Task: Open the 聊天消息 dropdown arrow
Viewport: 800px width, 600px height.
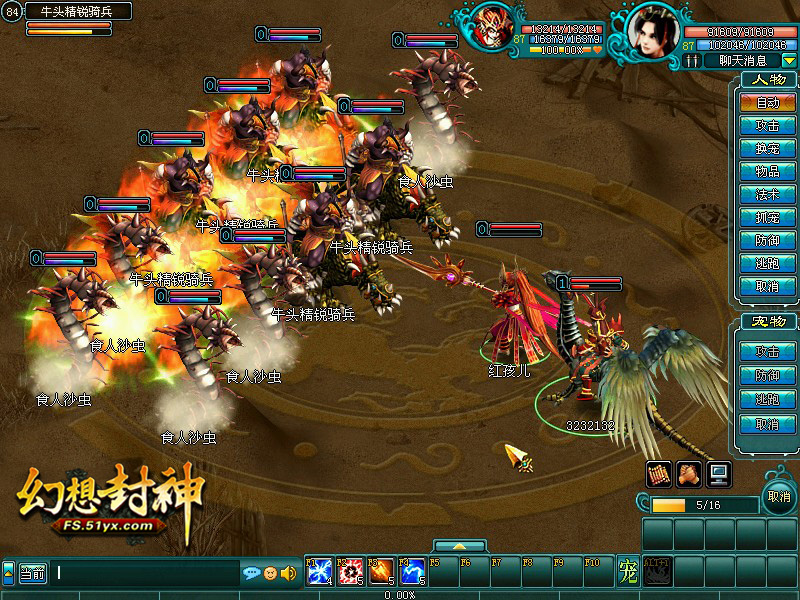Action: point(789,61)
